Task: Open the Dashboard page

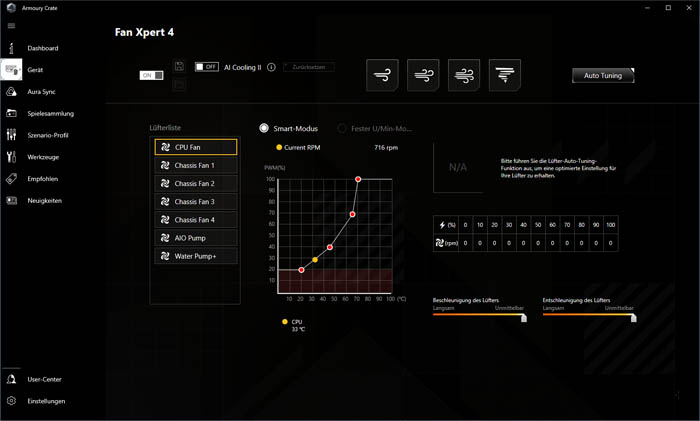Action: pyautogui.click(x=42, y=48)
